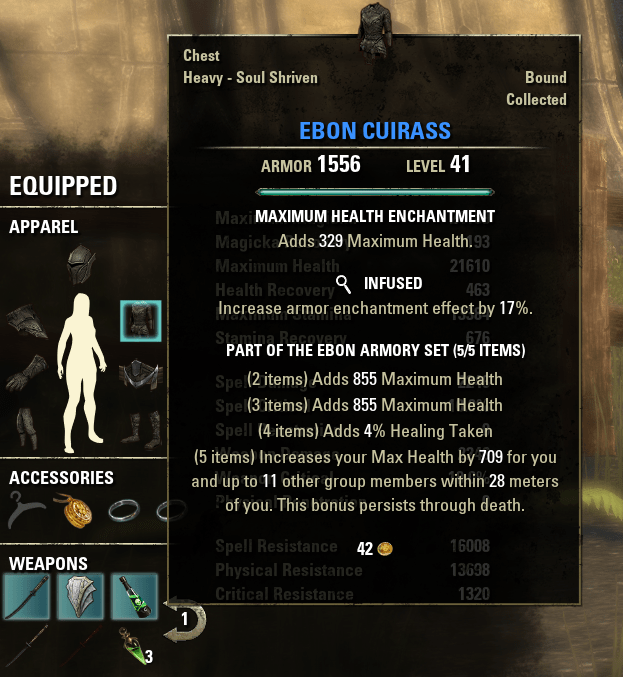Select the belt waist slot
Image resolution: width=623 pixels, height=677 pixels.
[141, 376]
